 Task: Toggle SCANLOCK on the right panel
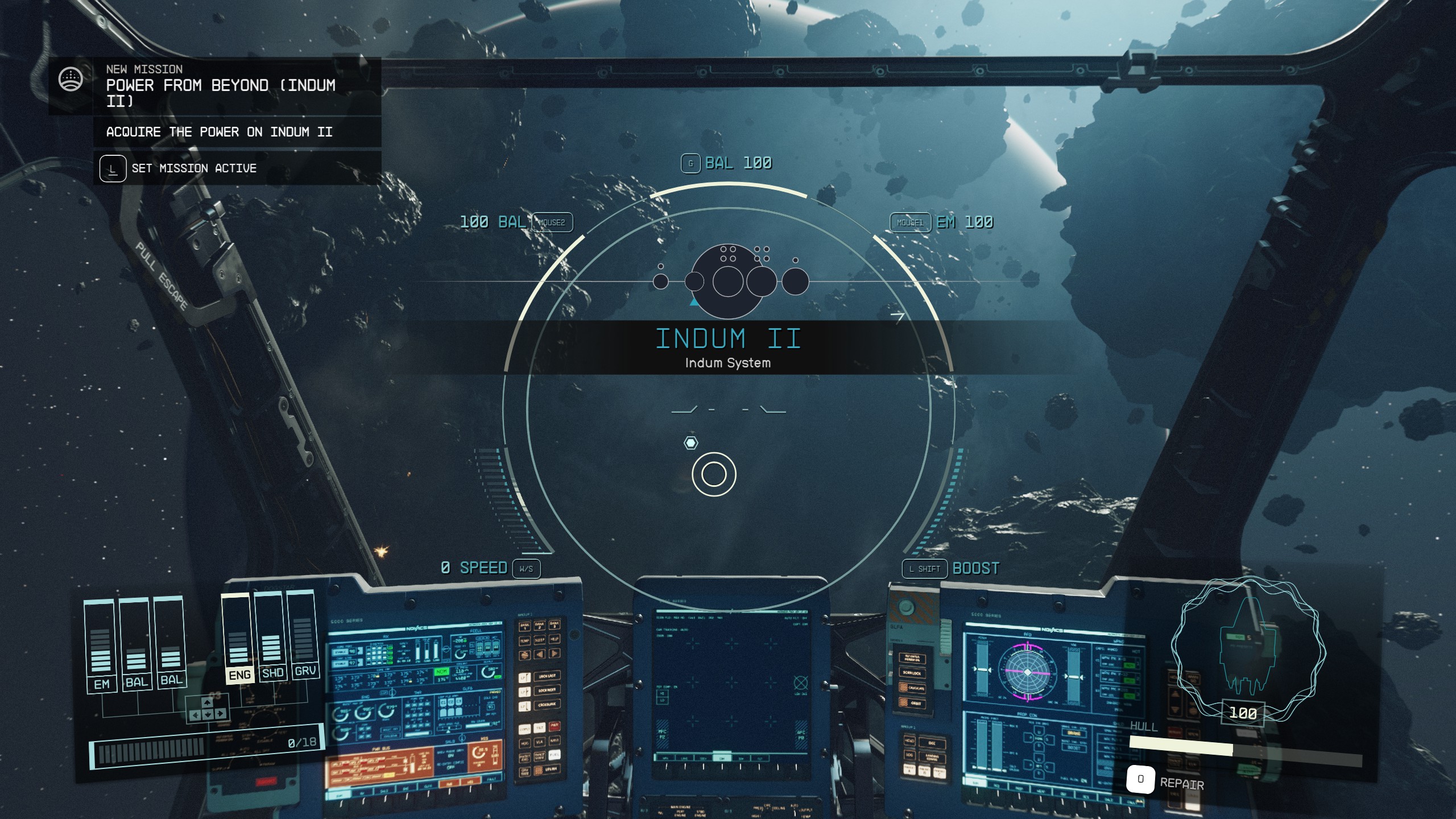click(x=912, y=674)
